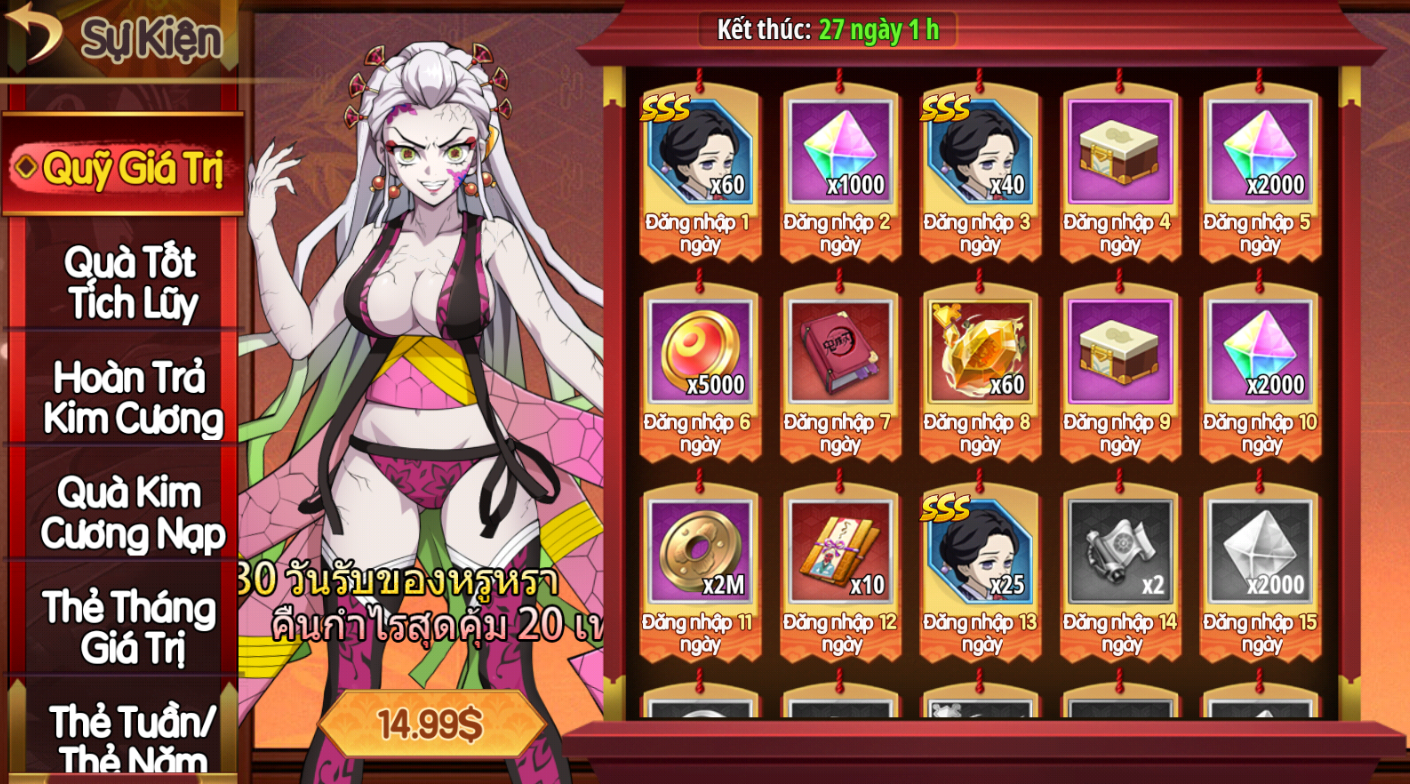
Task: Switch to Hoàn Trả Kim Cương tab
Action: (131, 397)
